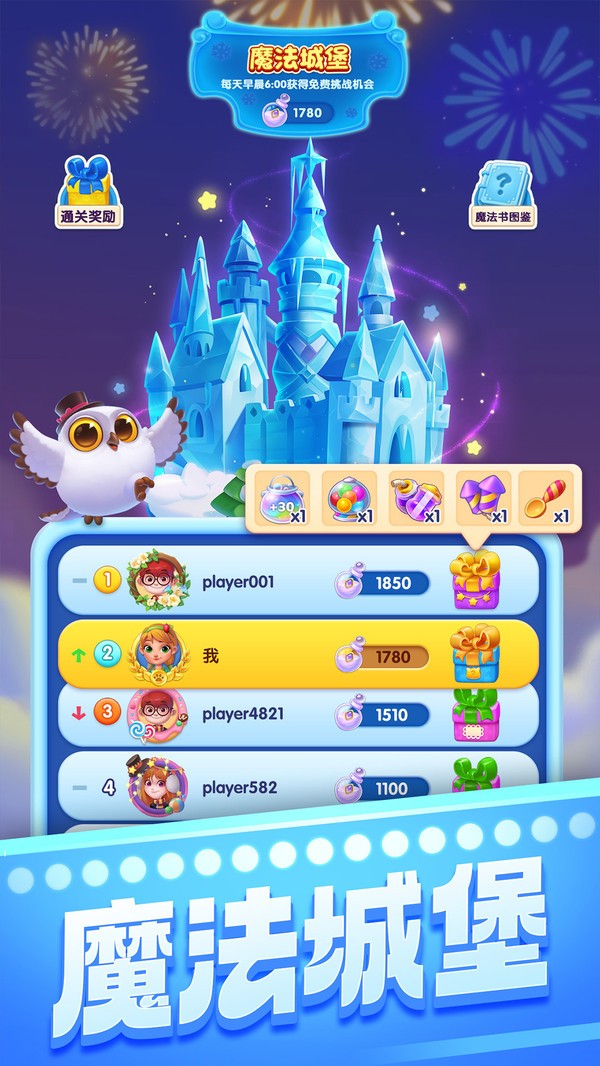Screen dimensions: 600x1066
Task: Select player582's leaderboard row
Action: coord(298,786)
